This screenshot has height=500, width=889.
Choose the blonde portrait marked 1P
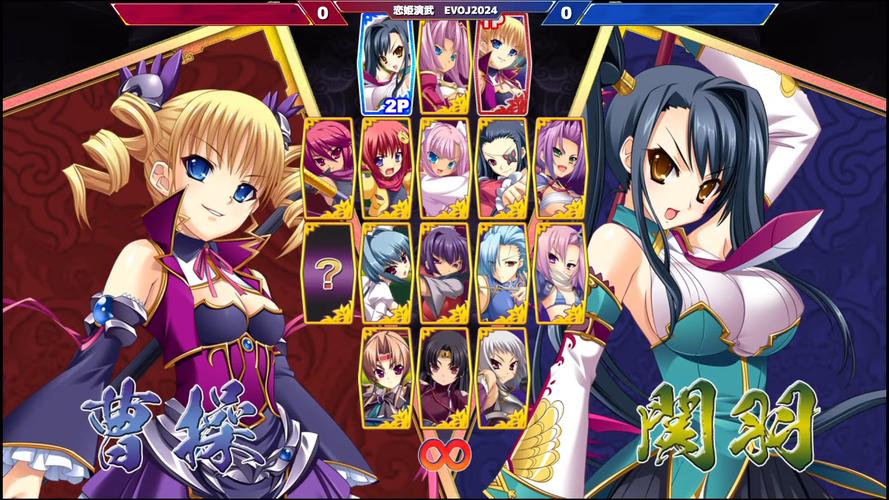coord(502,62)
